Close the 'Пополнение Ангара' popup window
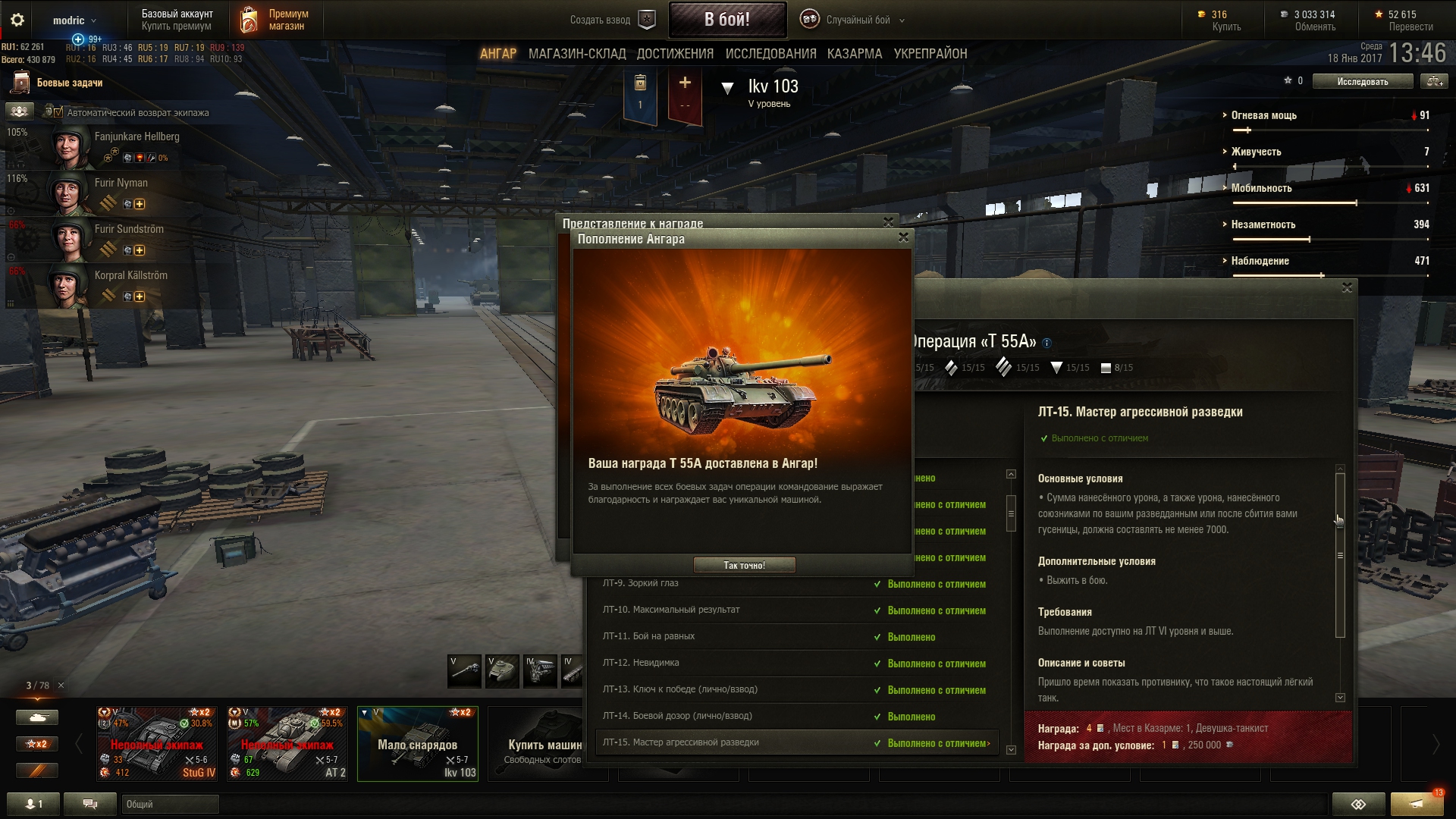The image size is (1456, 819). pos(903,237)
